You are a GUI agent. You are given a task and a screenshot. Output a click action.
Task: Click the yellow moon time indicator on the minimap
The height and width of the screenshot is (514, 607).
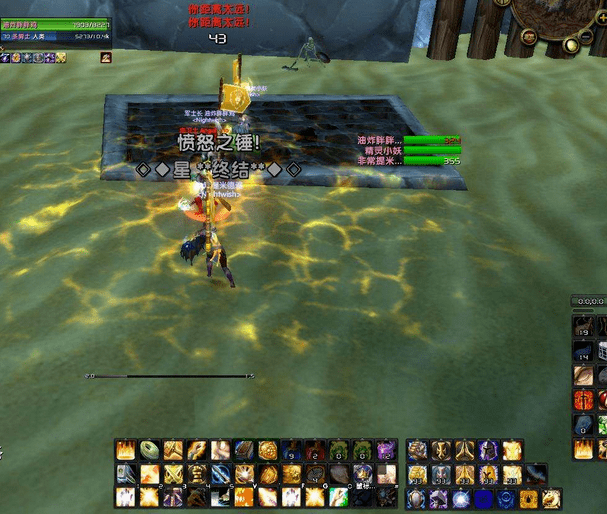point(569,45)
